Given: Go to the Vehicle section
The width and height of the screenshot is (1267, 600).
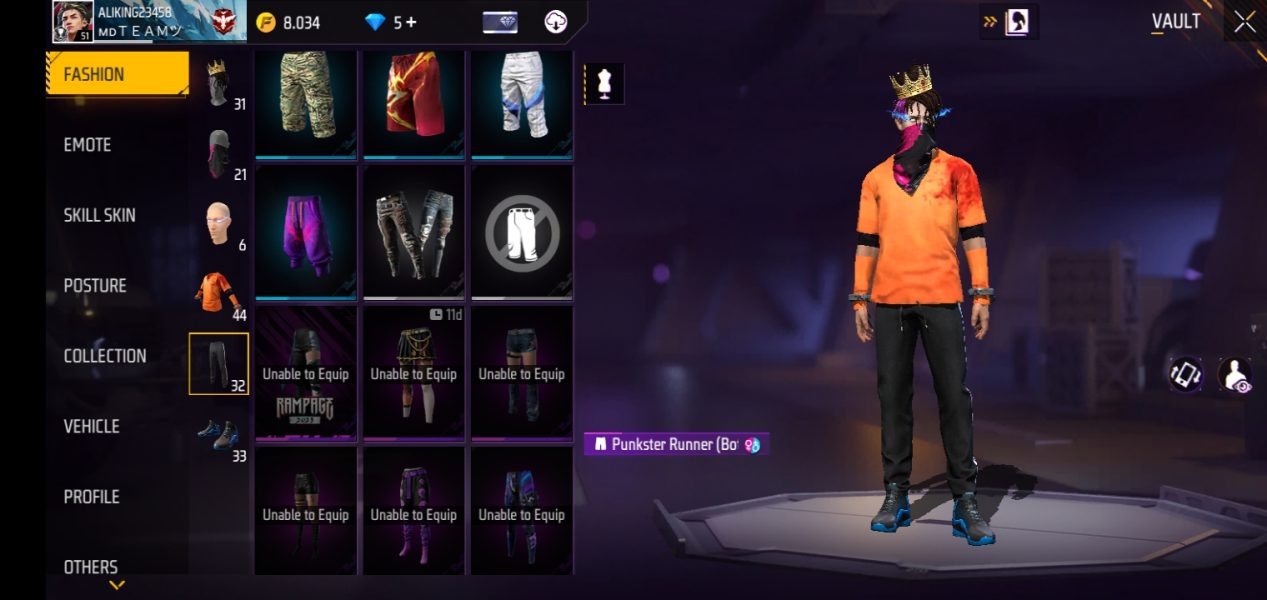Looking at the screenshot, I should [91, 427].
